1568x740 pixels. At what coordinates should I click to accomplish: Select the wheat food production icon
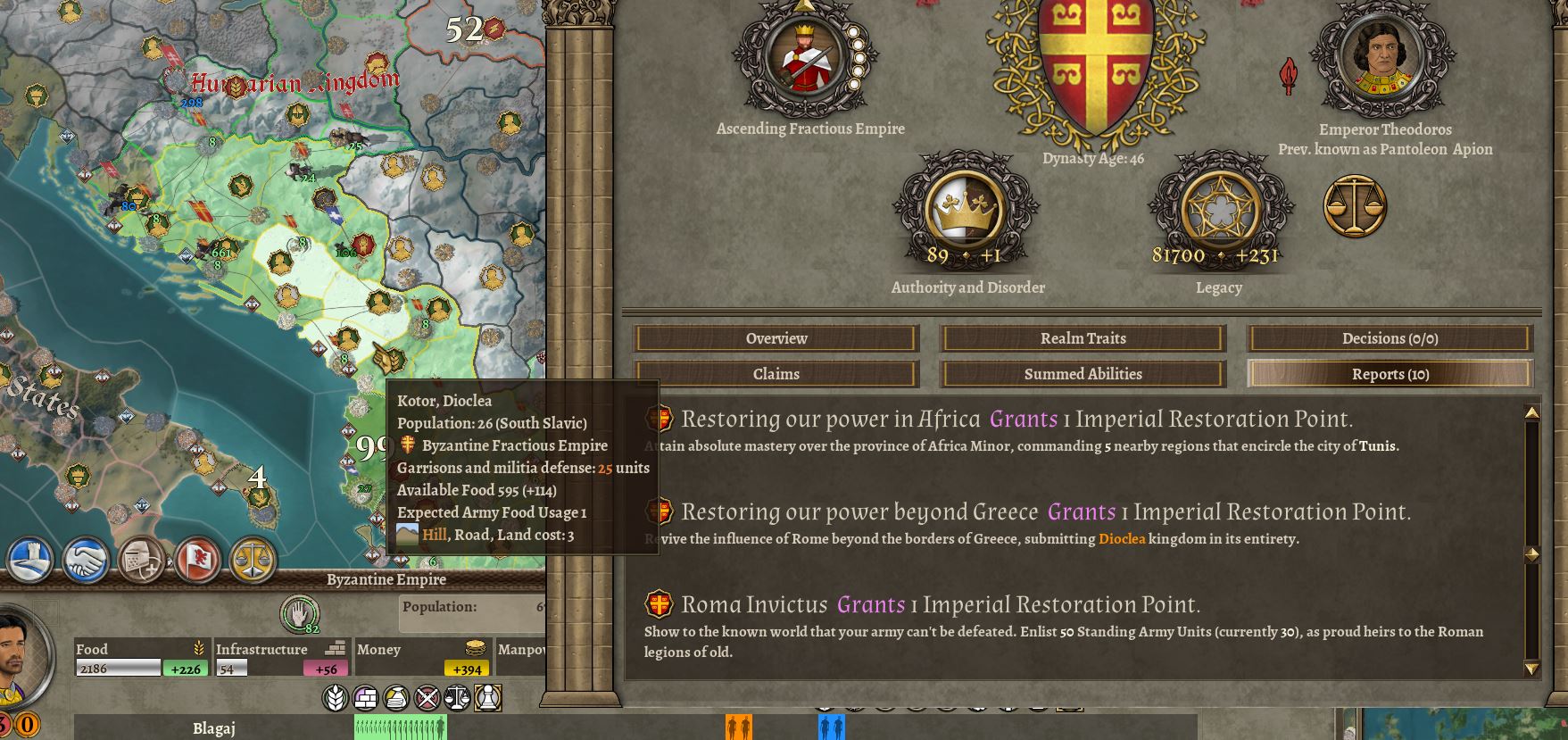pos(334,699)
